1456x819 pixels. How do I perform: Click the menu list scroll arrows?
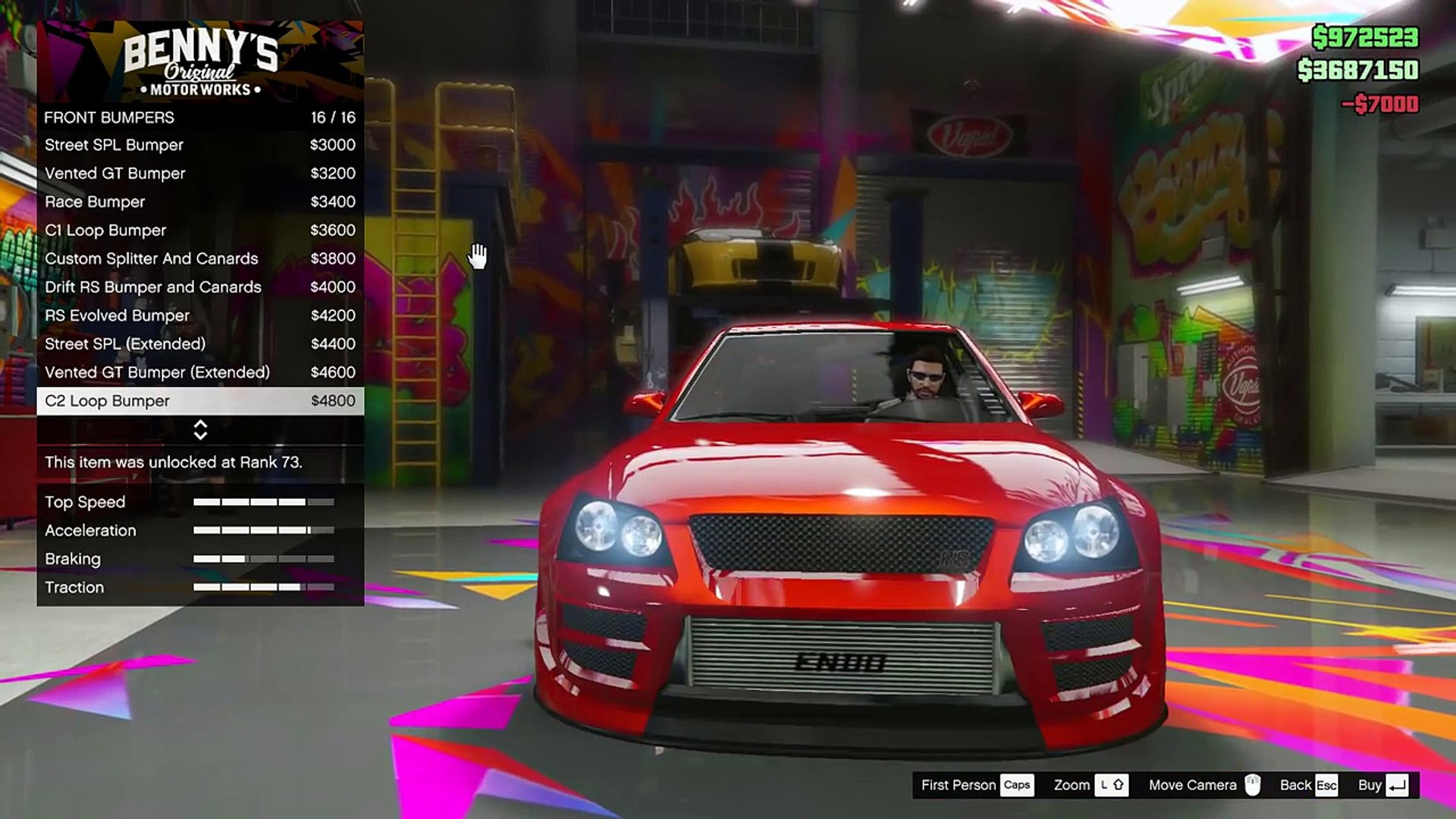pyautogui.click(x=200, y=430)
